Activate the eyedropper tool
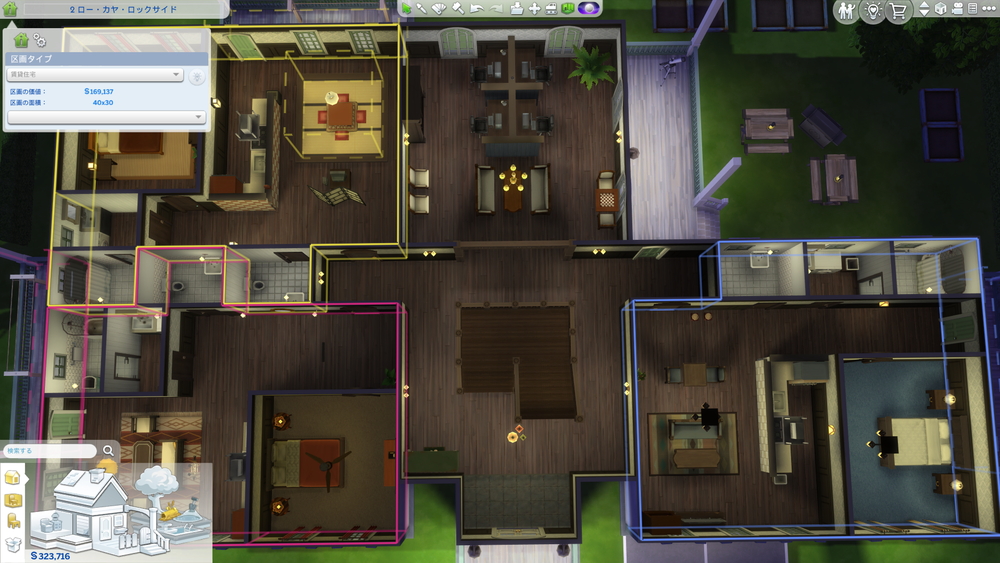Image resolution: width=1000 pixels, height=563 pixels. 421,9
